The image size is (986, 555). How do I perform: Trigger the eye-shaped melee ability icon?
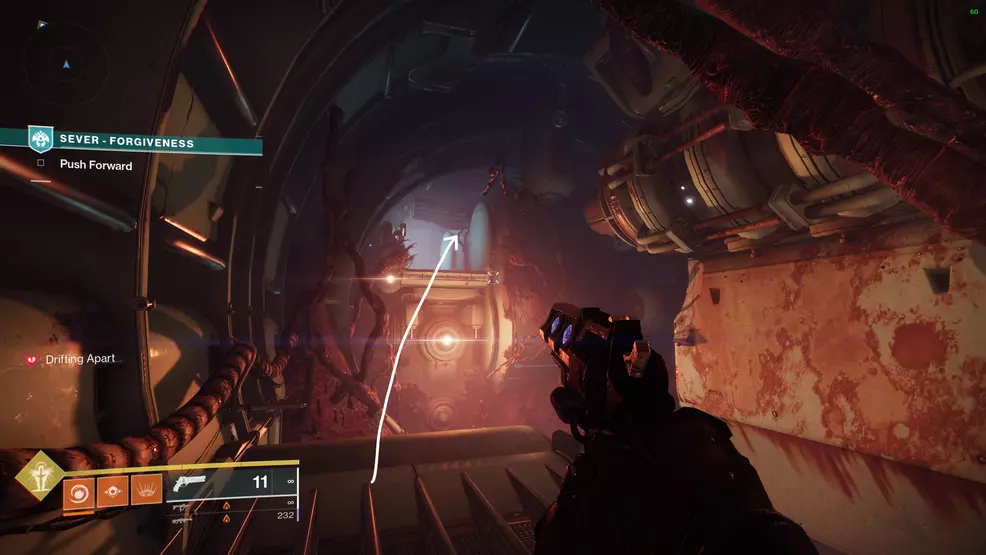[x=112, y=491]
